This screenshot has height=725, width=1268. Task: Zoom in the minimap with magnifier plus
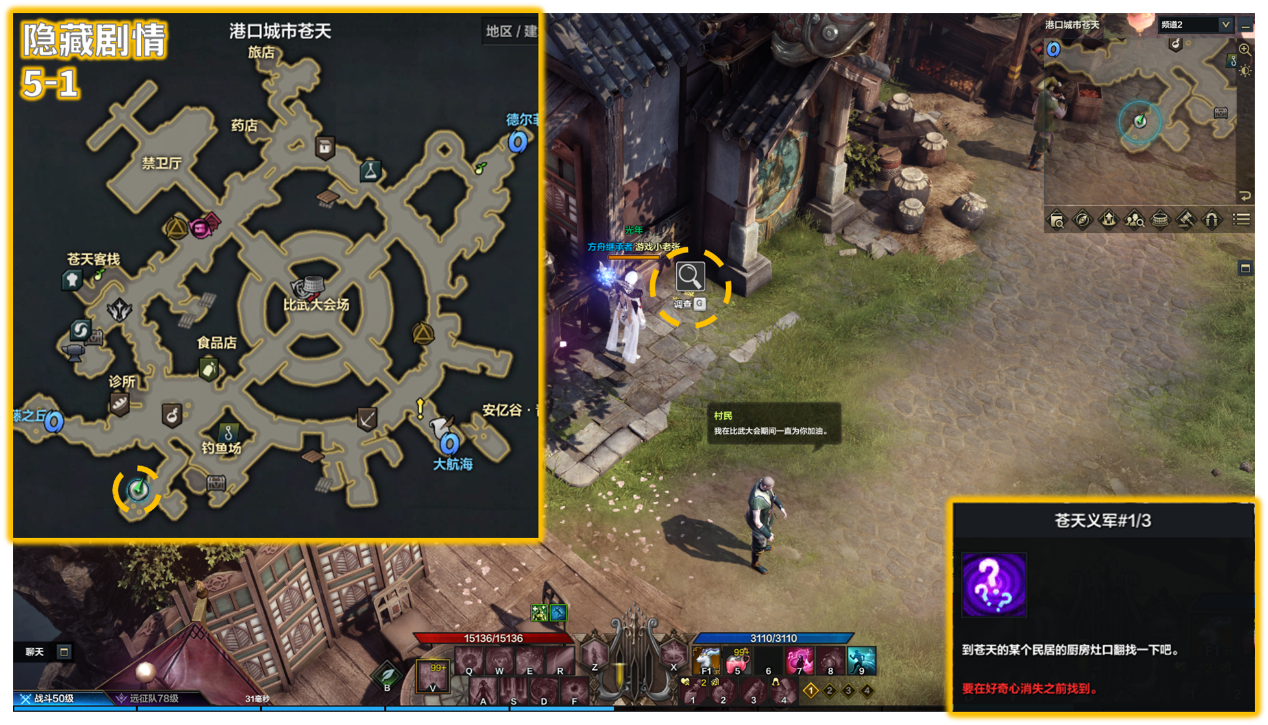tap(1245, 49)
